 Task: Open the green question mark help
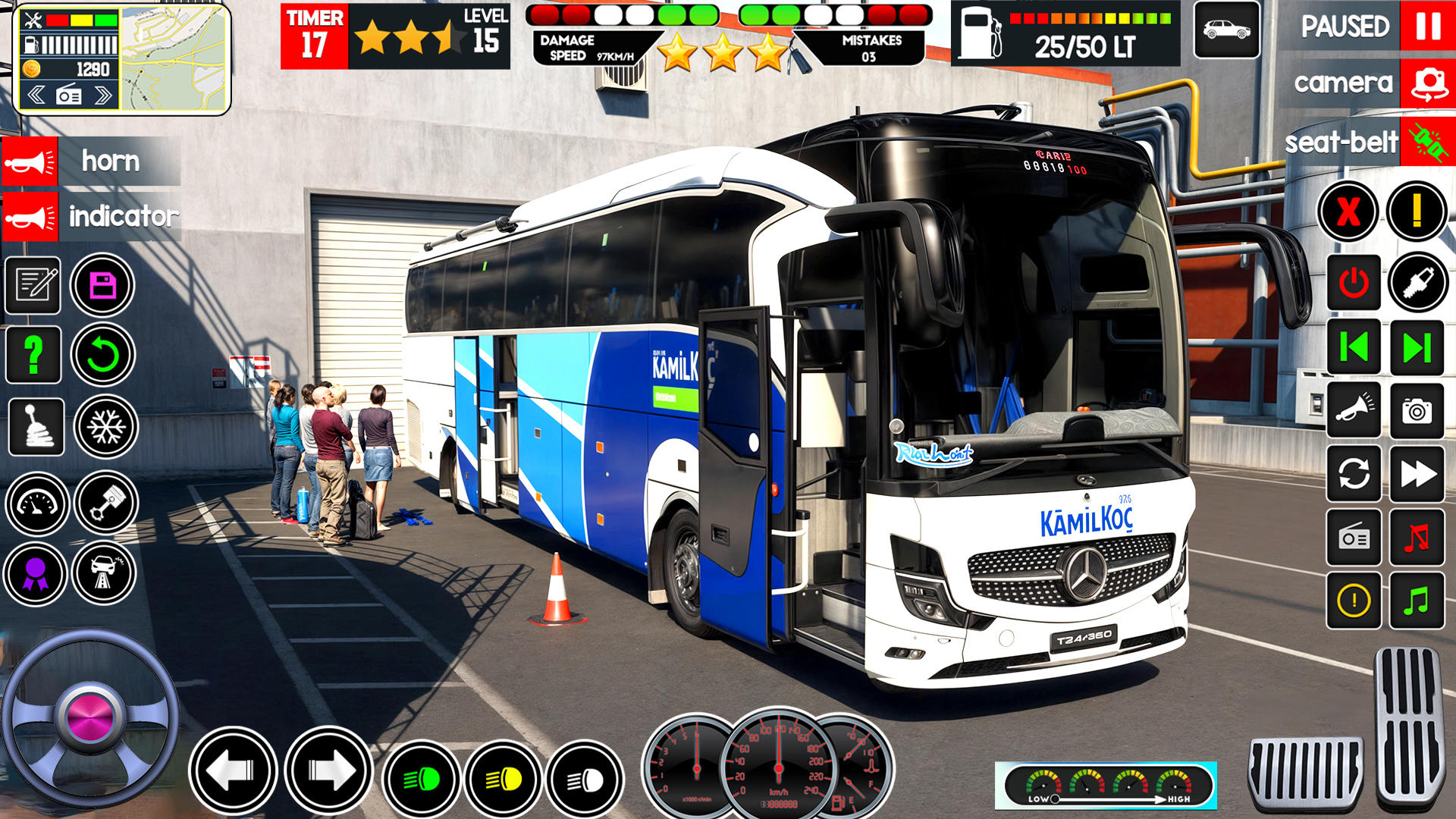33,354
